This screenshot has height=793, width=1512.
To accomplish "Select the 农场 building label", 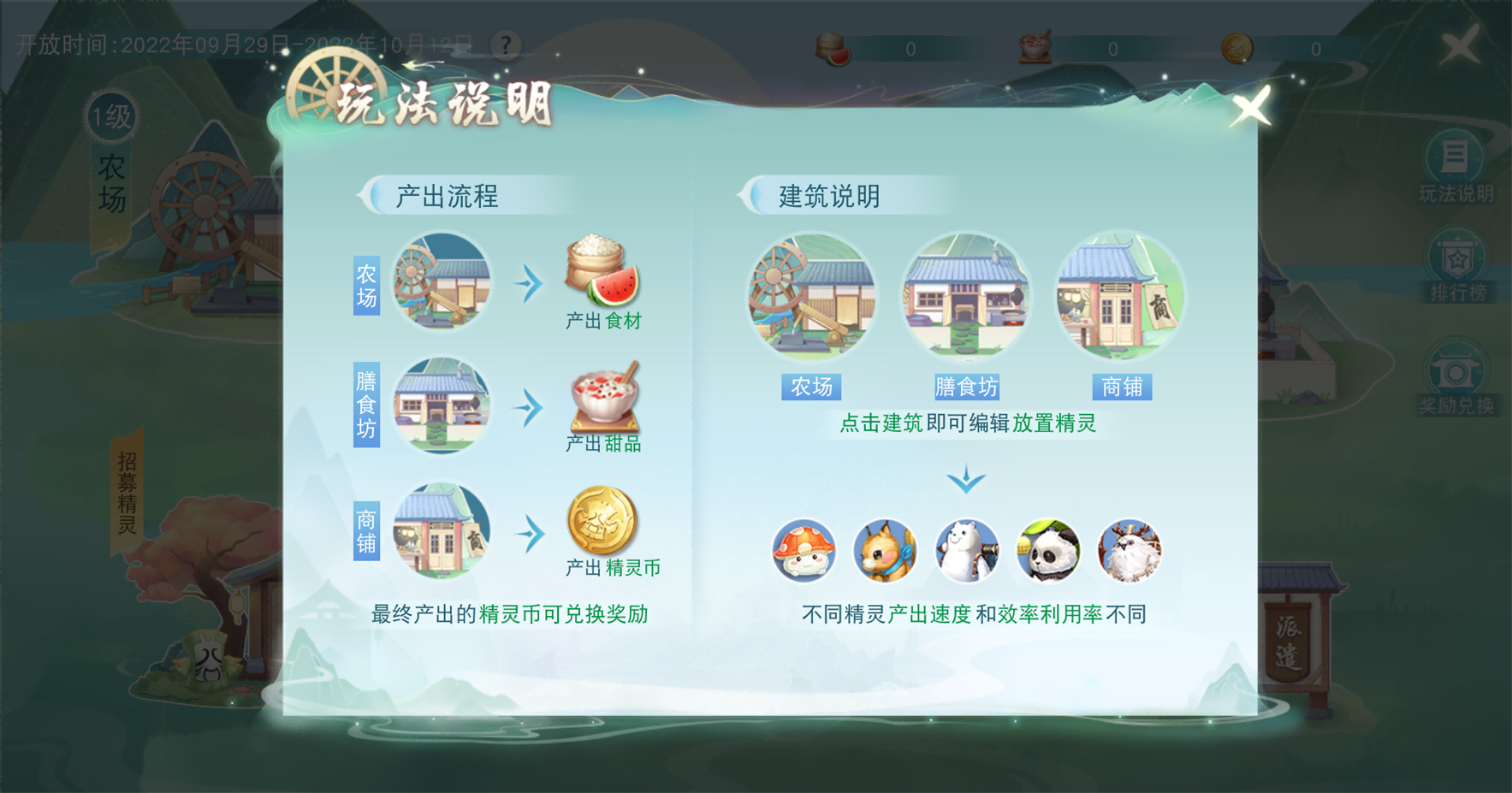I will coord(811,387).
